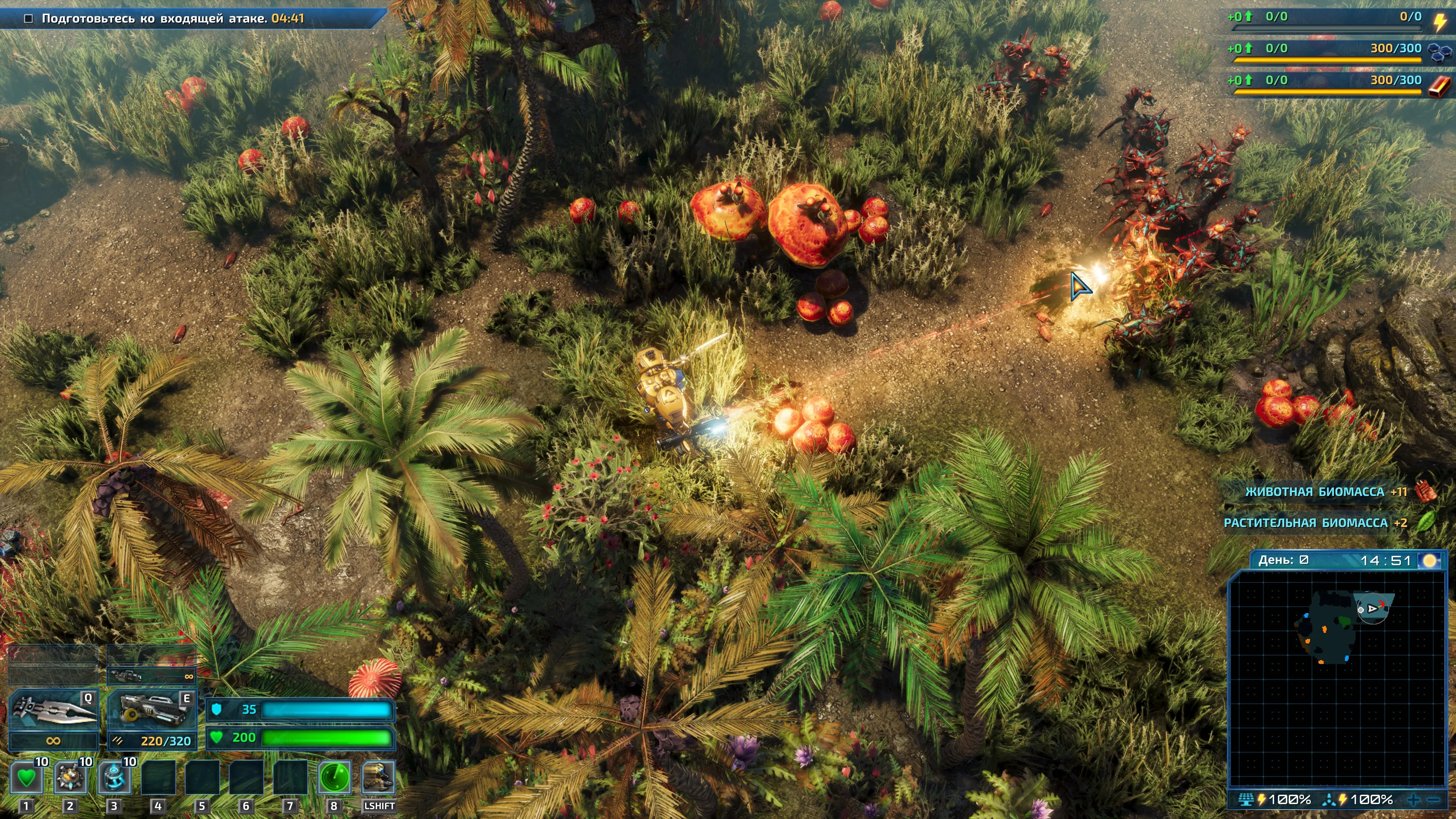This screenshot has height=819, width=1456.
Task: Select the sword weapon in left-hand slot
Action: coord(54,710)
